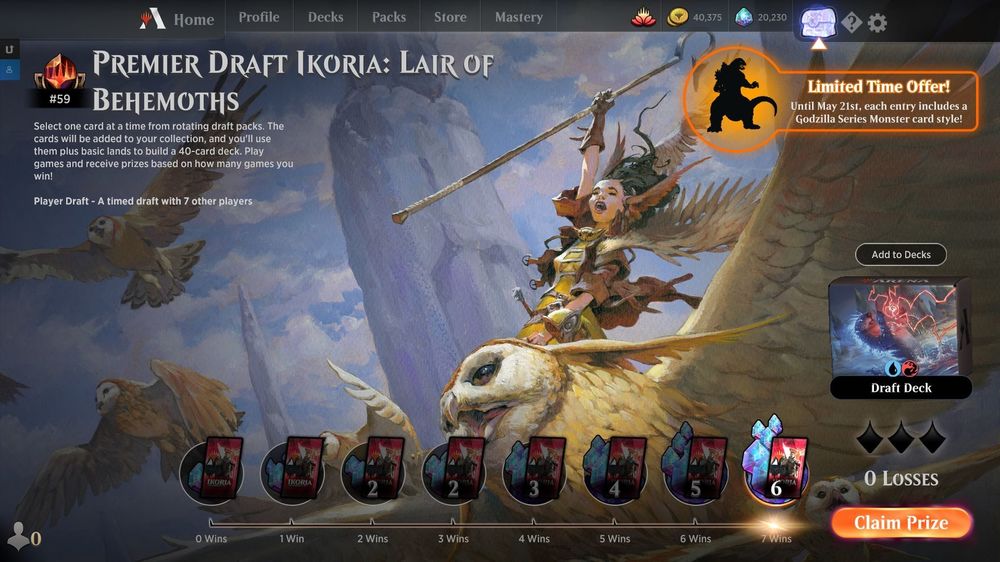This screenshot has height=562, width=1000.
Task: Click the Add to Decks button
Action: [x=900, y=255]
